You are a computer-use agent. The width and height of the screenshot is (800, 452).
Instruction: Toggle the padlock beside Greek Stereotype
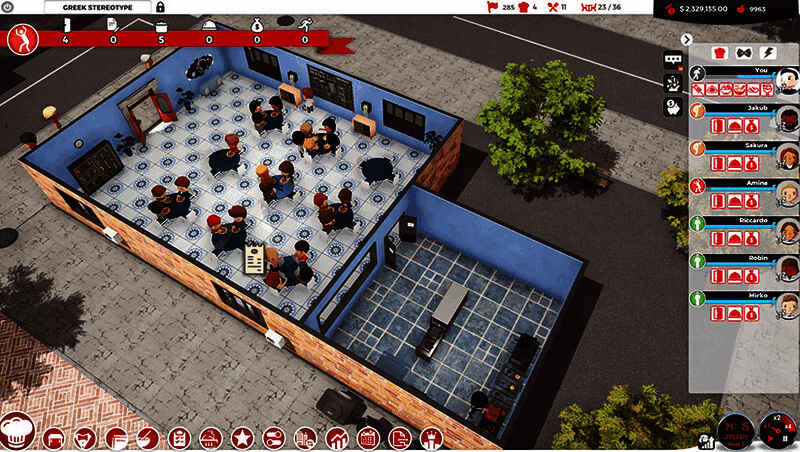click(x=160, y=7)
